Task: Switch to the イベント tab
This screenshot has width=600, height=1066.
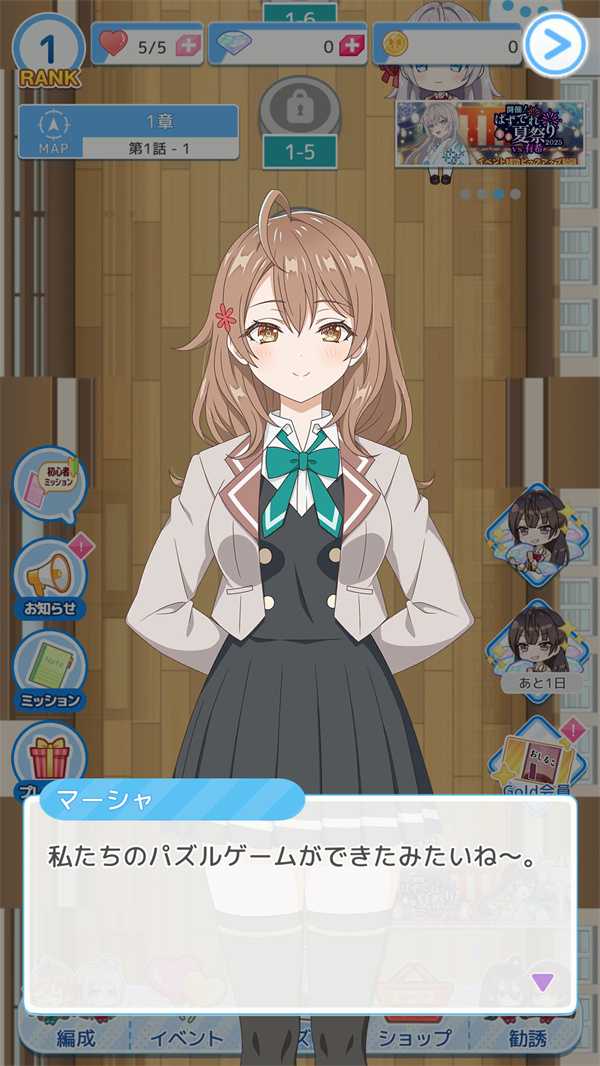Action: (x=186, y=1038)
